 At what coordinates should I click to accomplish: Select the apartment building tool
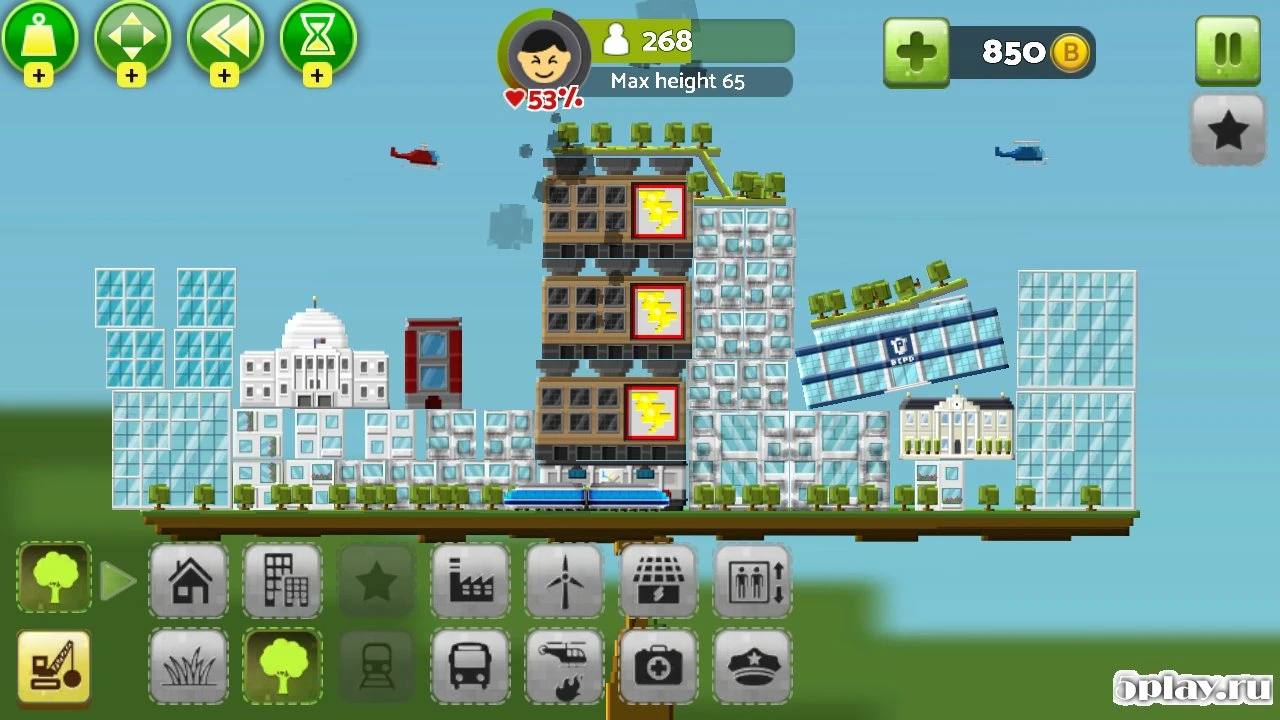click(282, 580)
